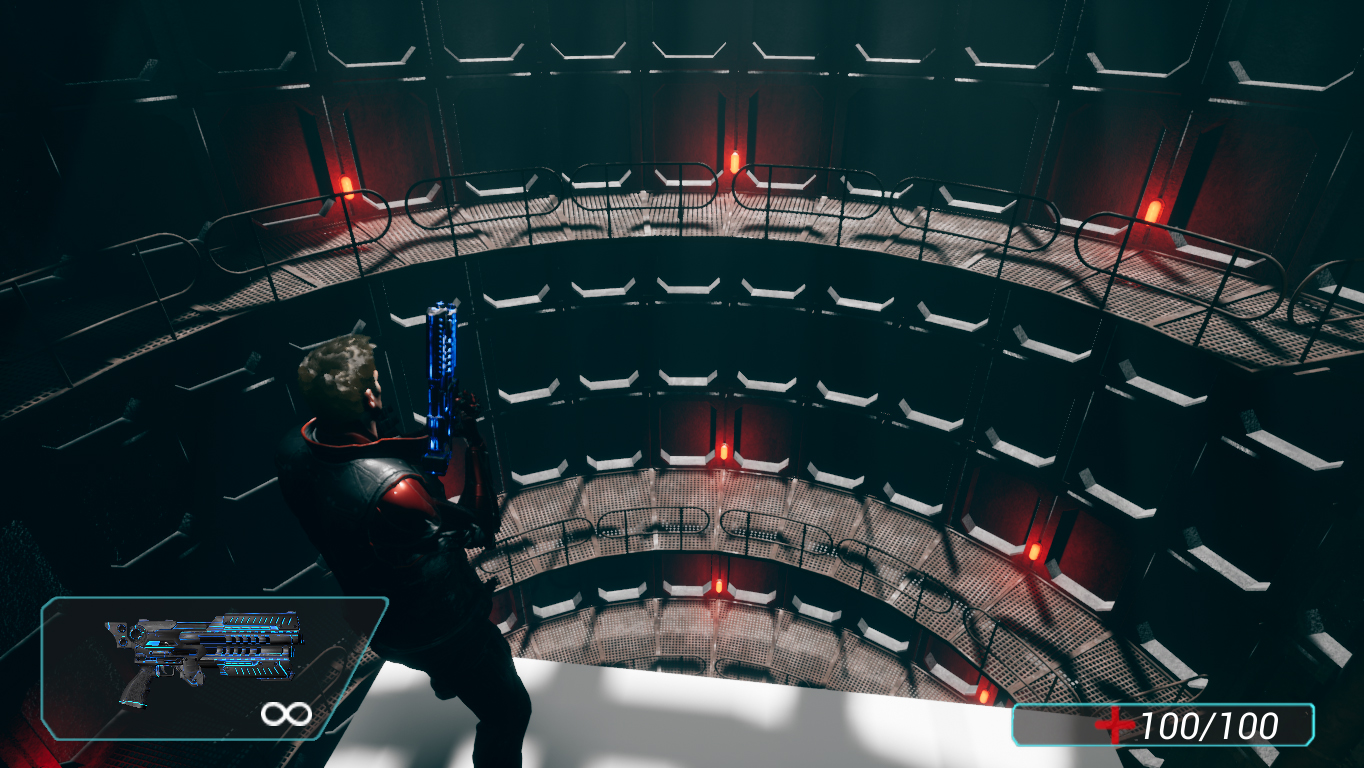This screenshot has width=1364, height=768.
Task: Click the red shoulder armor on the character
Action: tap(408, 490)
